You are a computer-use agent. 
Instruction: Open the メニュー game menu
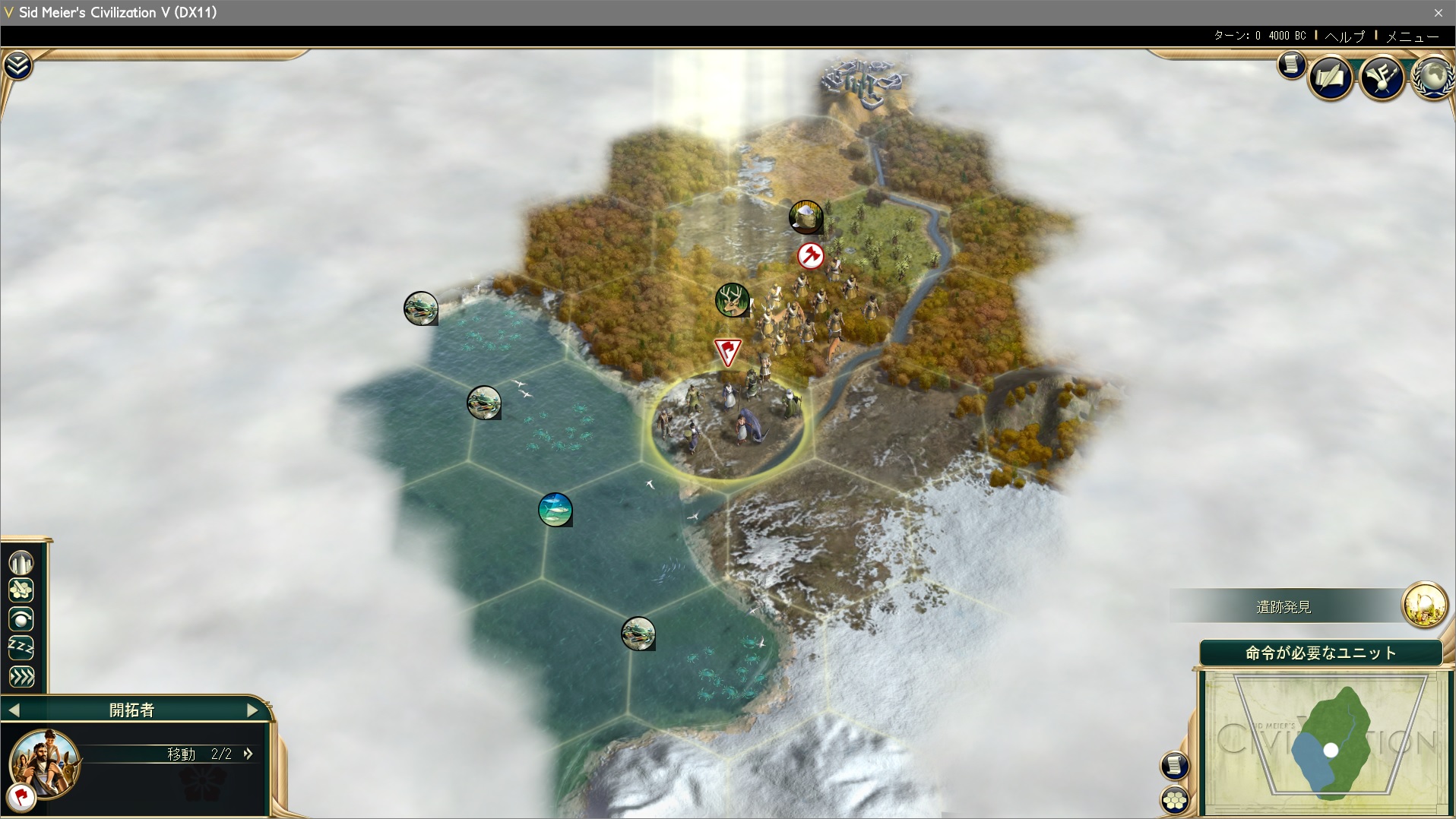click(x=1412, y=36)
